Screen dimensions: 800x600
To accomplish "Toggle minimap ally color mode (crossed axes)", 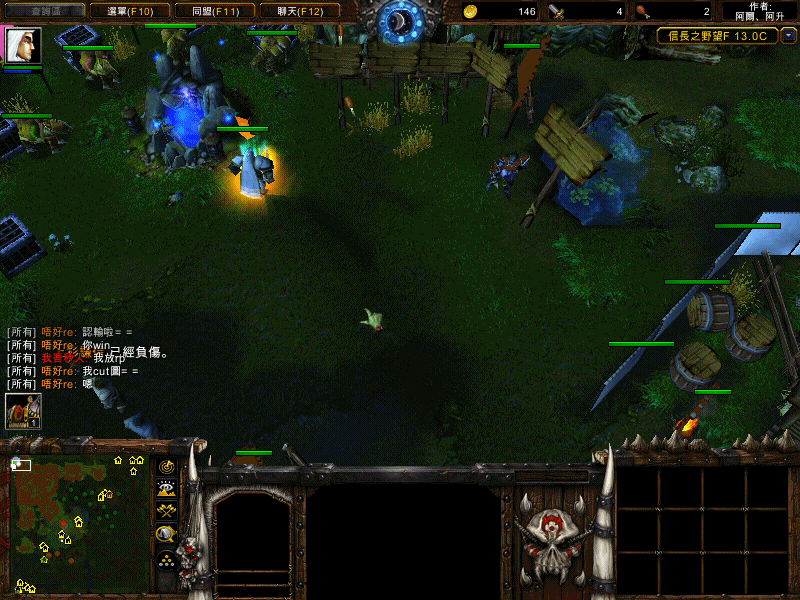I will (x=167, y=511).
